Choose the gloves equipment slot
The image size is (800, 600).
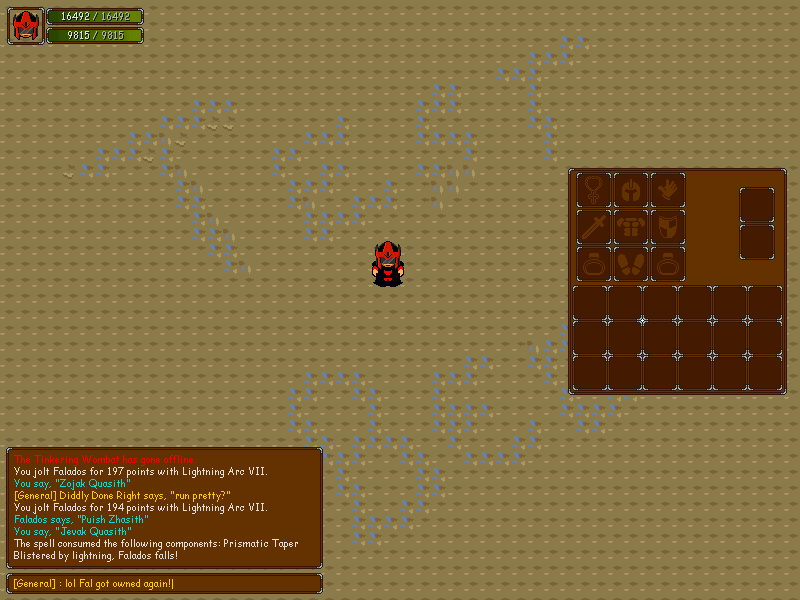[668, 189]
